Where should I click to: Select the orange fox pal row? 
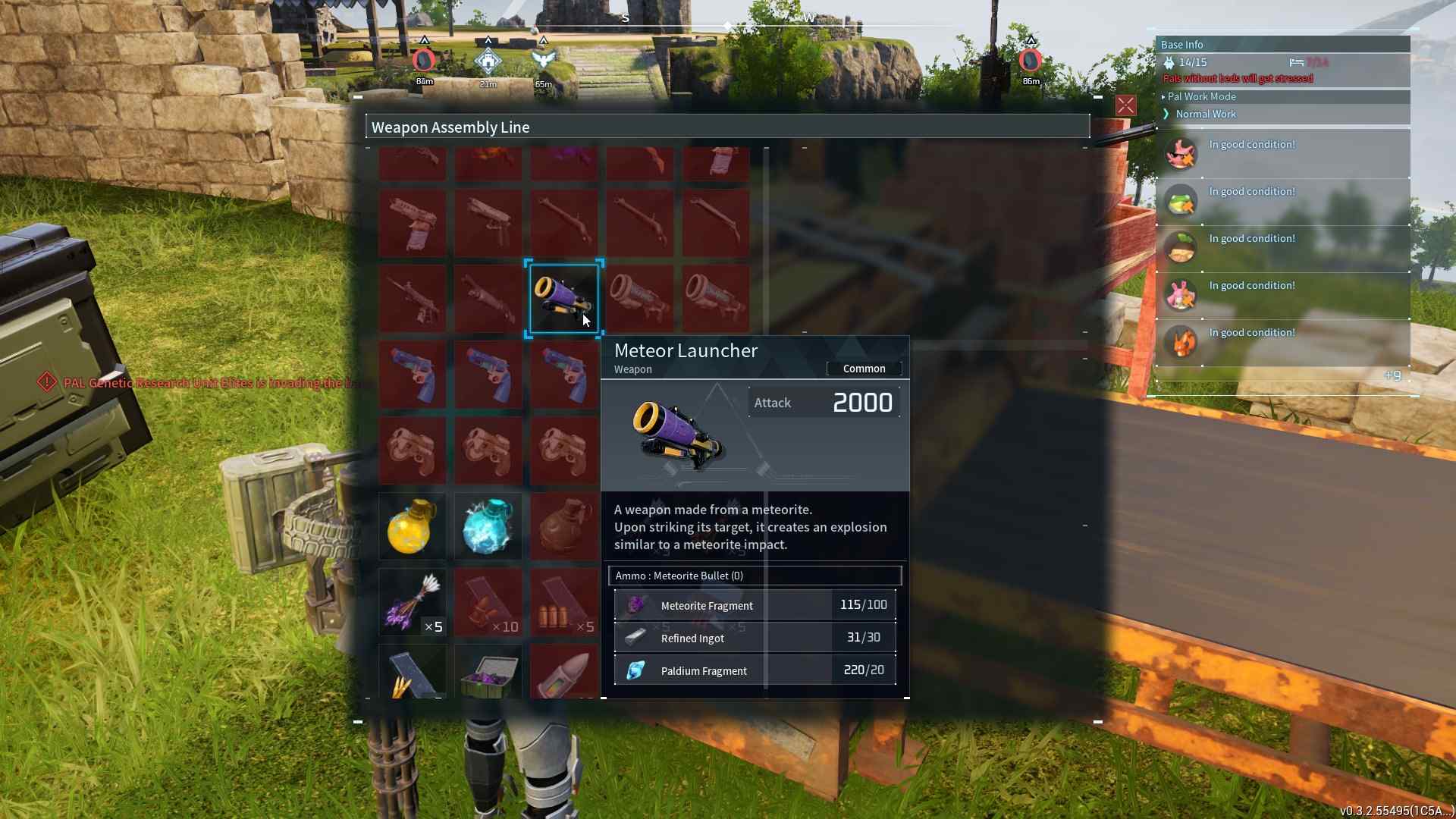1282,342
